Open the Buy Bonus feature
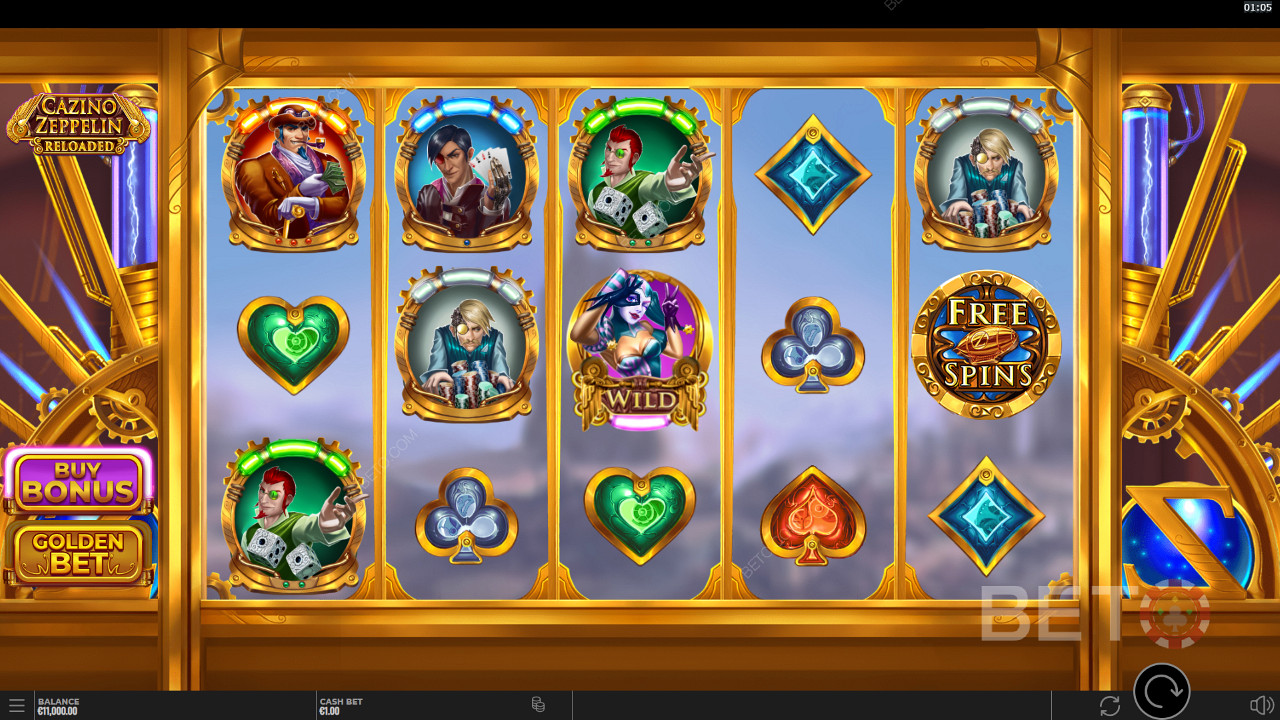This screenshot has height=720, width=1280. point(78,482)
